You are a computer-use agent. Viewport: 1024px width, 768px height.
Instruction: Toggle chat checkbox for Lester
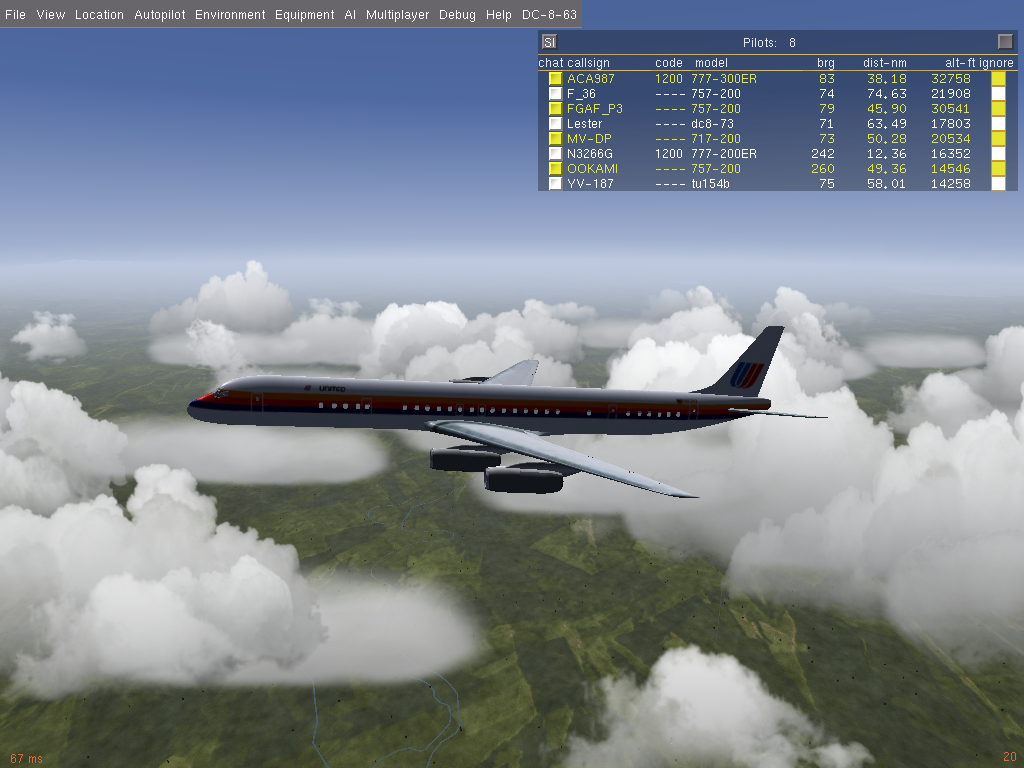(x=555, y=124)
